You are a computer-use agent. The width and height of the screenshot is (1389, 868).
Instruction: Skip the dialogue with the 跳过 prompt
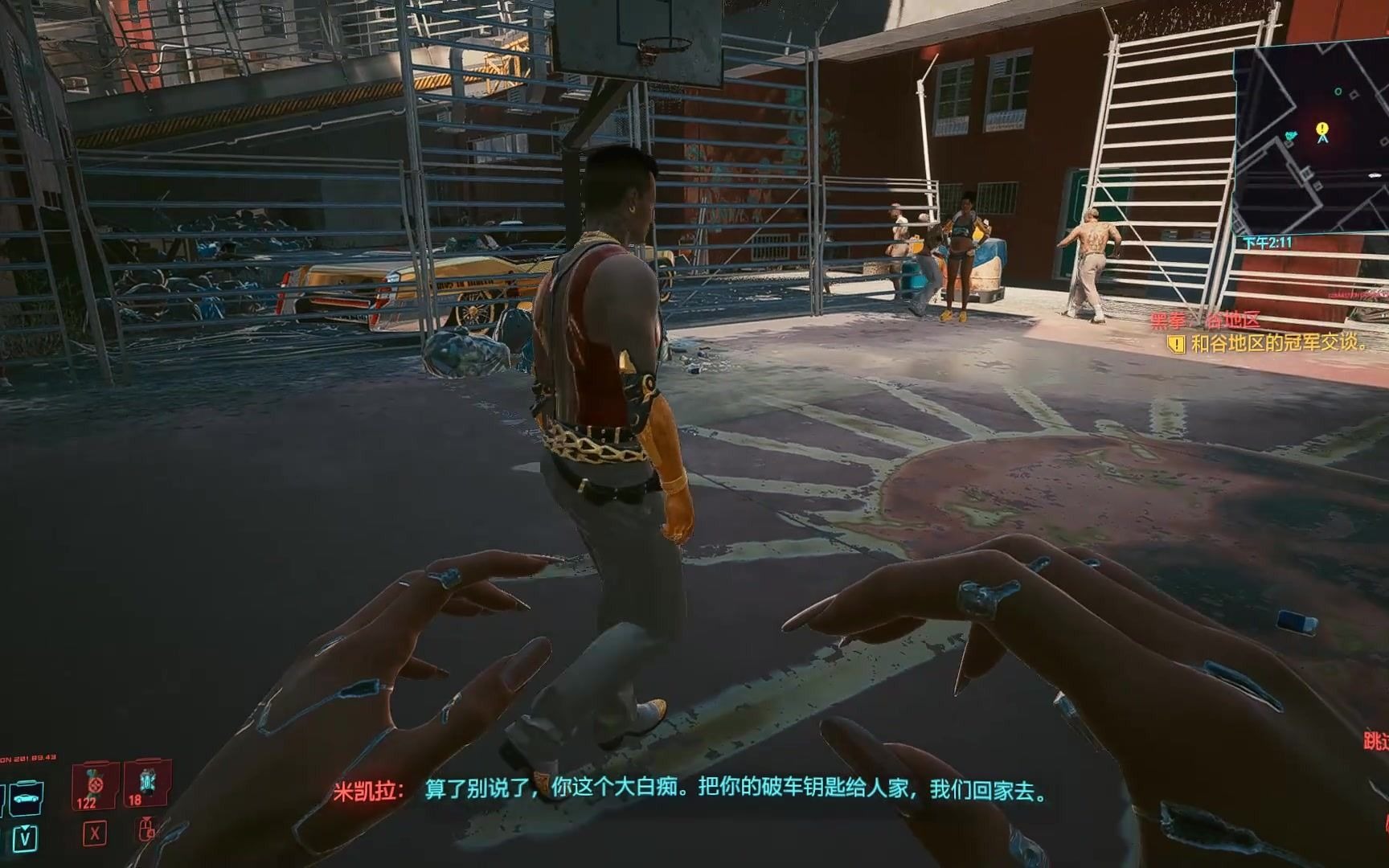tap(1376, 740)
